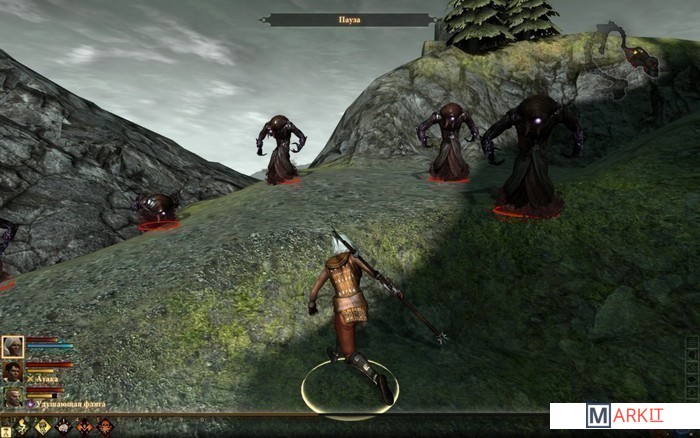Select the dark-haired companion portrait
This screenshot has height=438, width=700.
[x=13, y=372]
